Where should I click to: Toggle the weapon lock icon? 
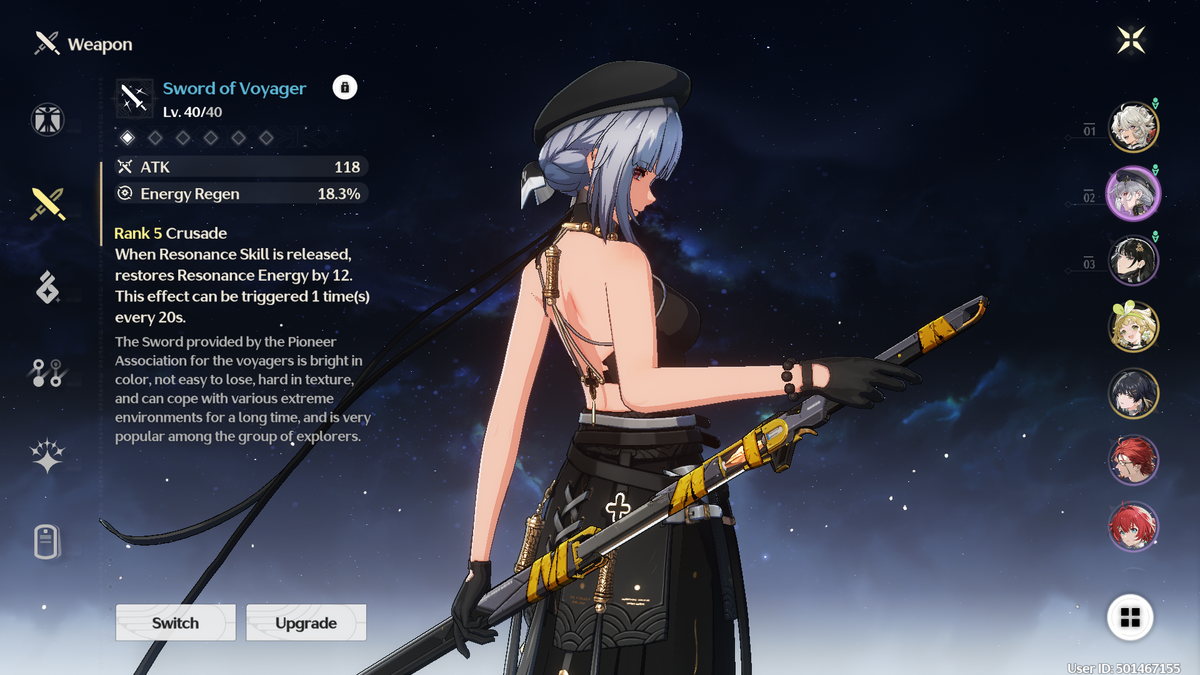click(x=344, y=88)
